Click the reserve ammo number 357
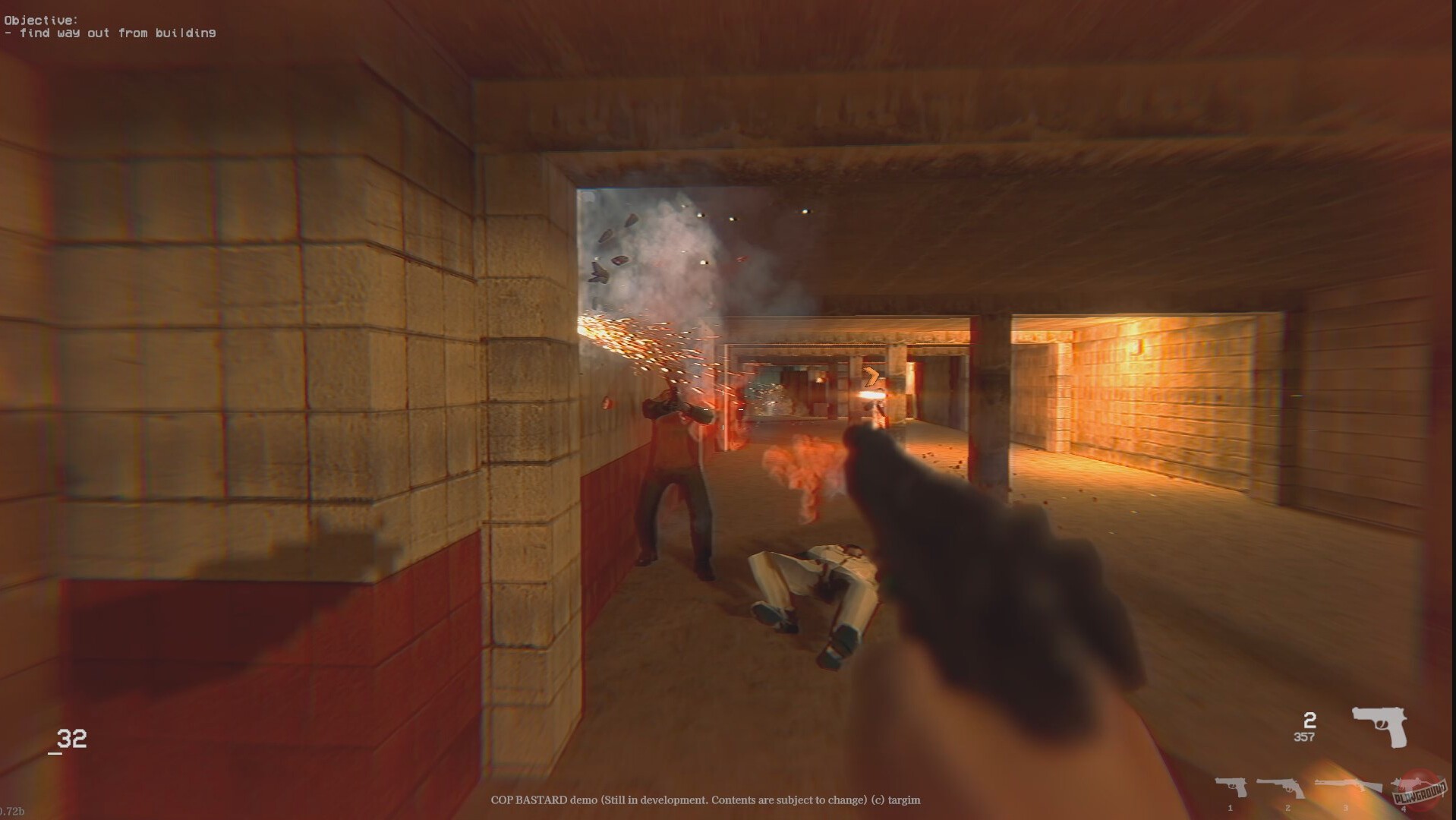This screenshot has height=820, width=1456. [x=1304, y=738]
